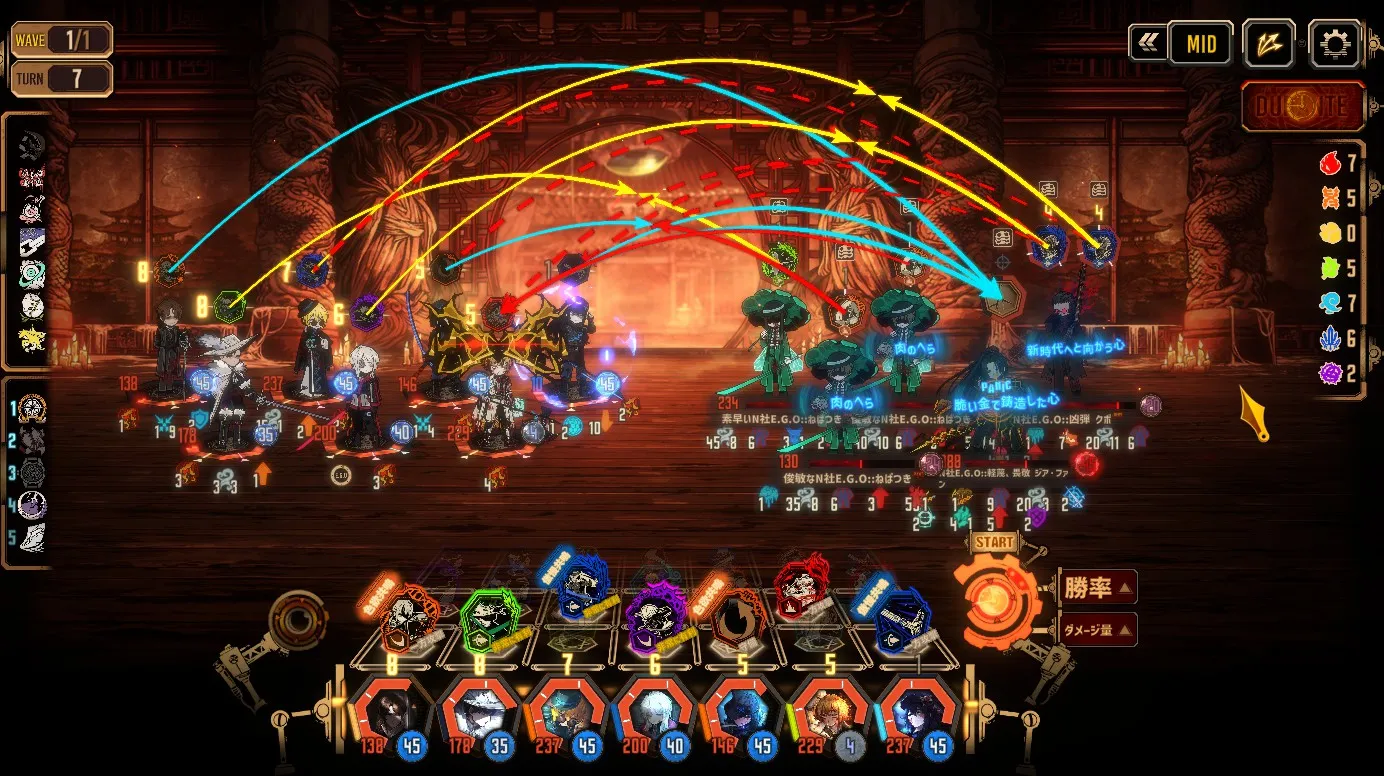
Task: Click the double-chevron collapse button beside MID
Action: (1146, 44)
